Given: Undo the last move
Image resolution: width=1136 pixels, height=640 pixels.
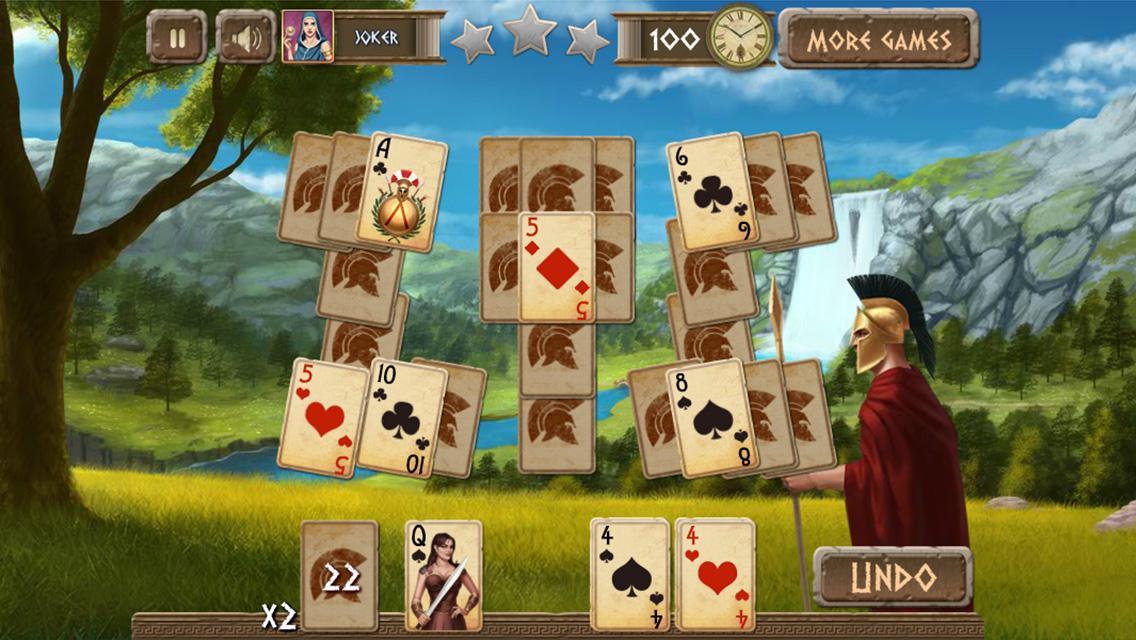Looking at the screenshot, I should [892, 576].
